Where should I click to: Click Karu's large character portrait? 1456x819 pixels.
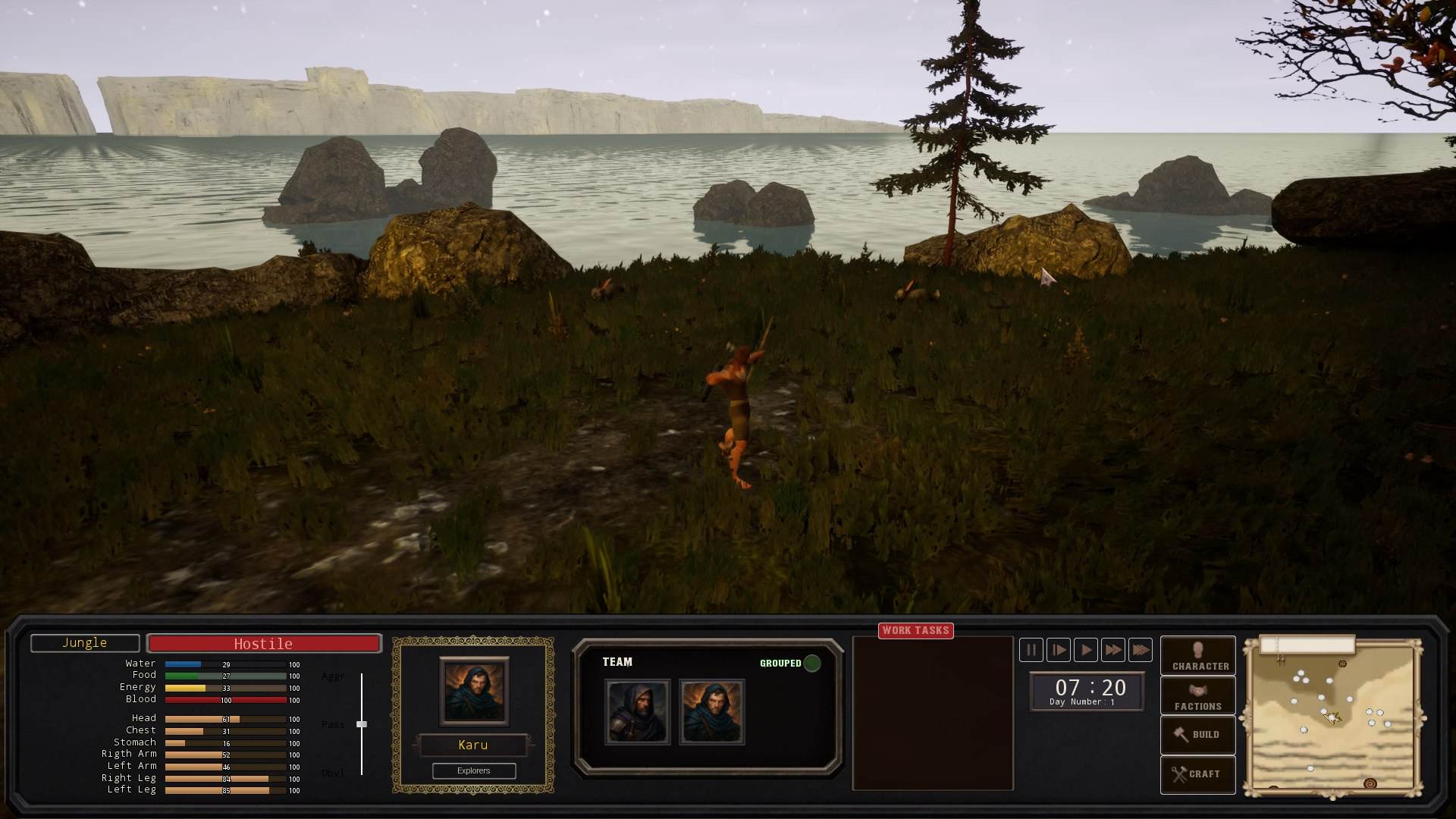474,691
